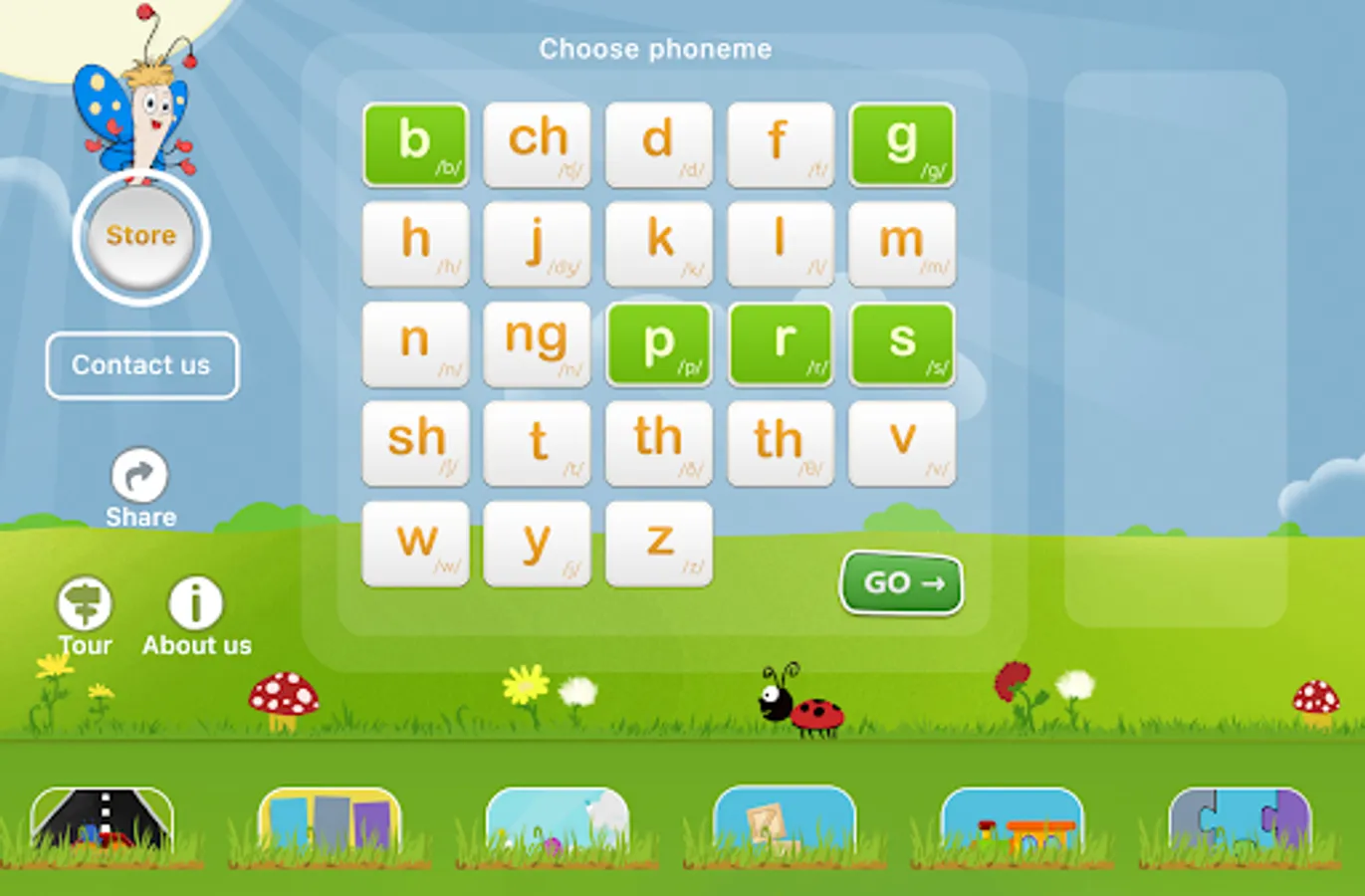Deselect the /s/ phoneme tile

coord(901,344)
